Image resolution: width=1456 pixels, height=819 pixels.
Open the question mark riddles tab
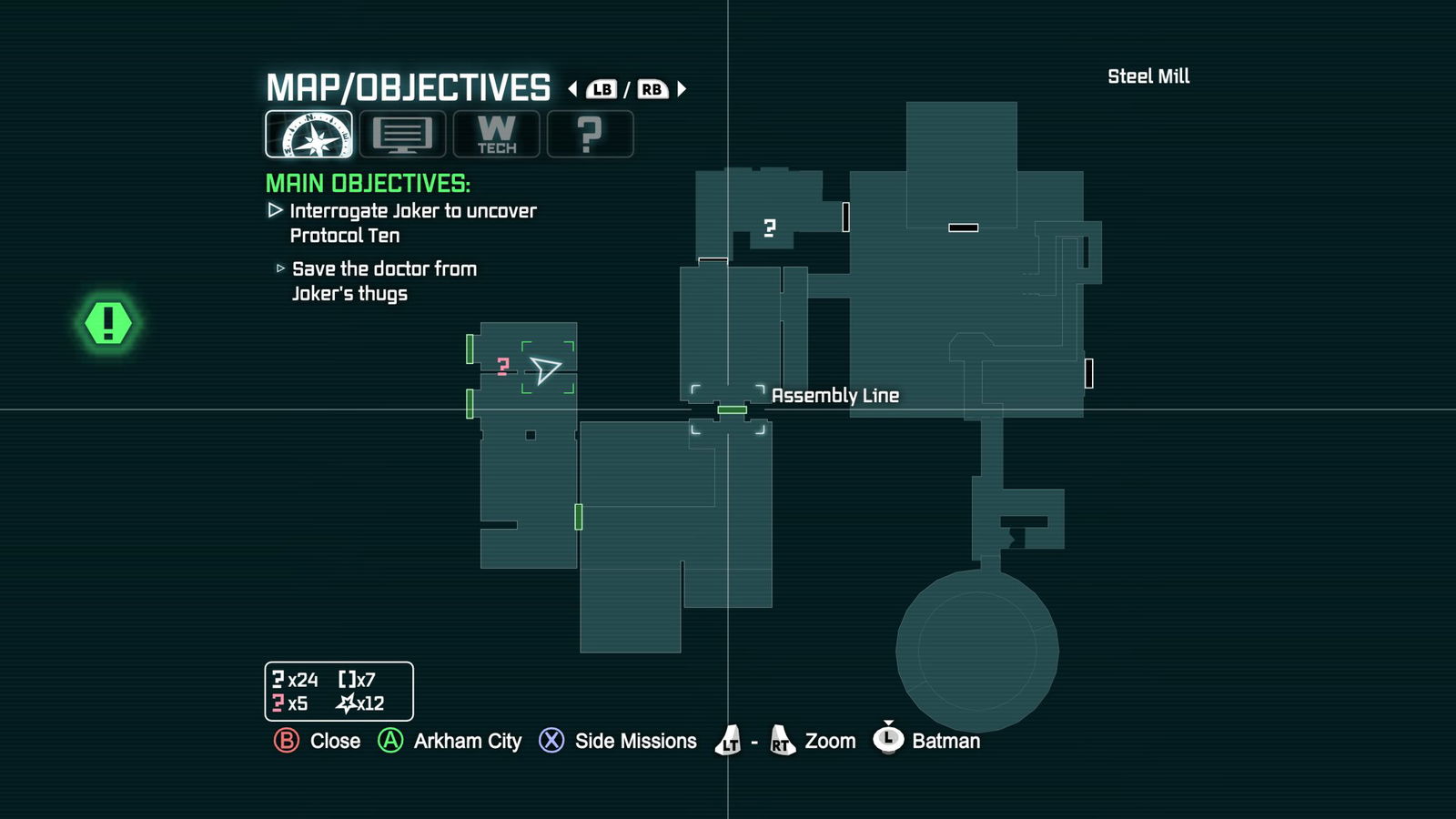[x=590, y=134]
